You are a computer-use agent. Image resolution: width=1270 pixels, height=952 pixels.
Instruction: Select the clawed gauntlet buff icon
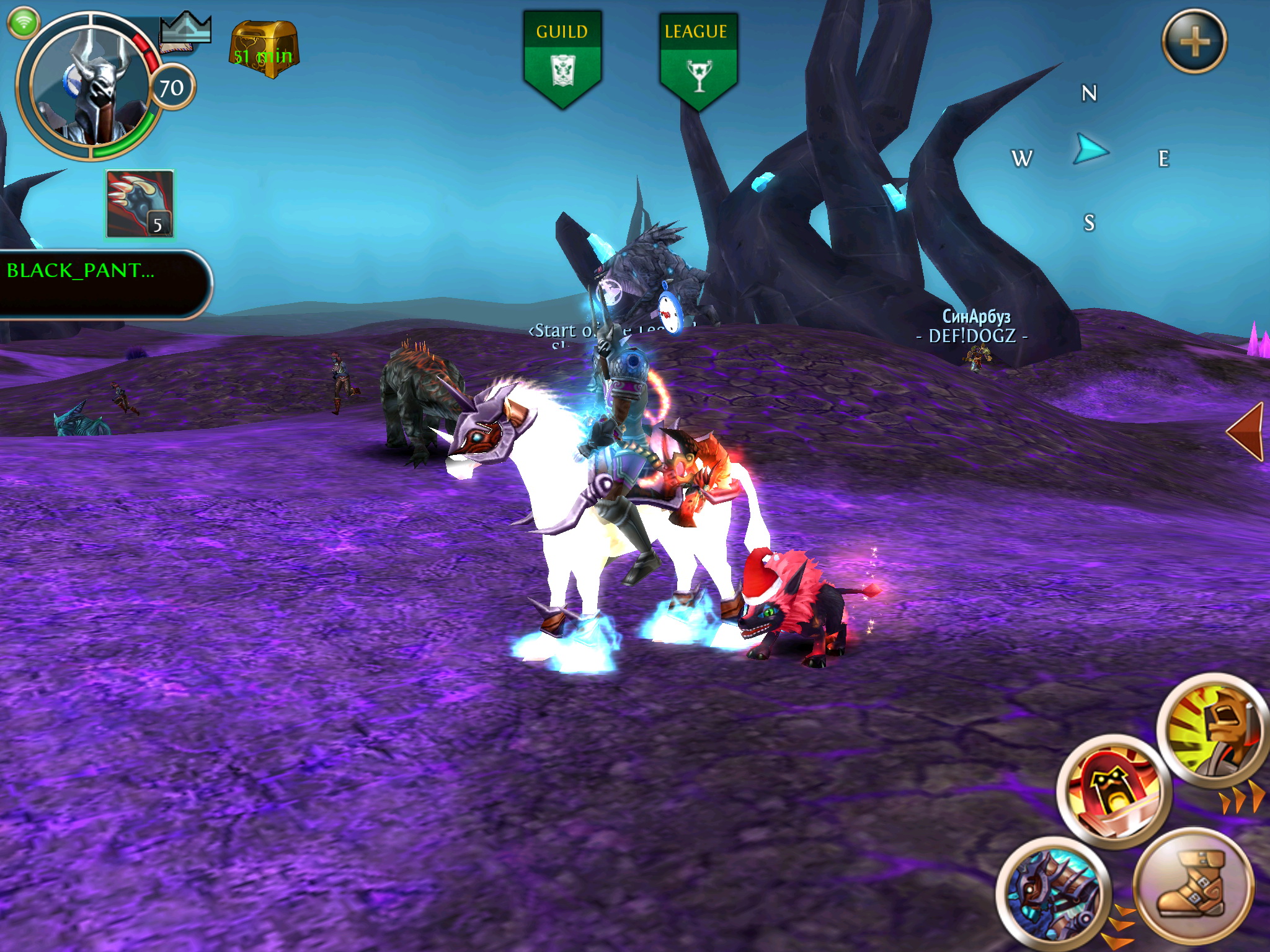pos(140,204)
